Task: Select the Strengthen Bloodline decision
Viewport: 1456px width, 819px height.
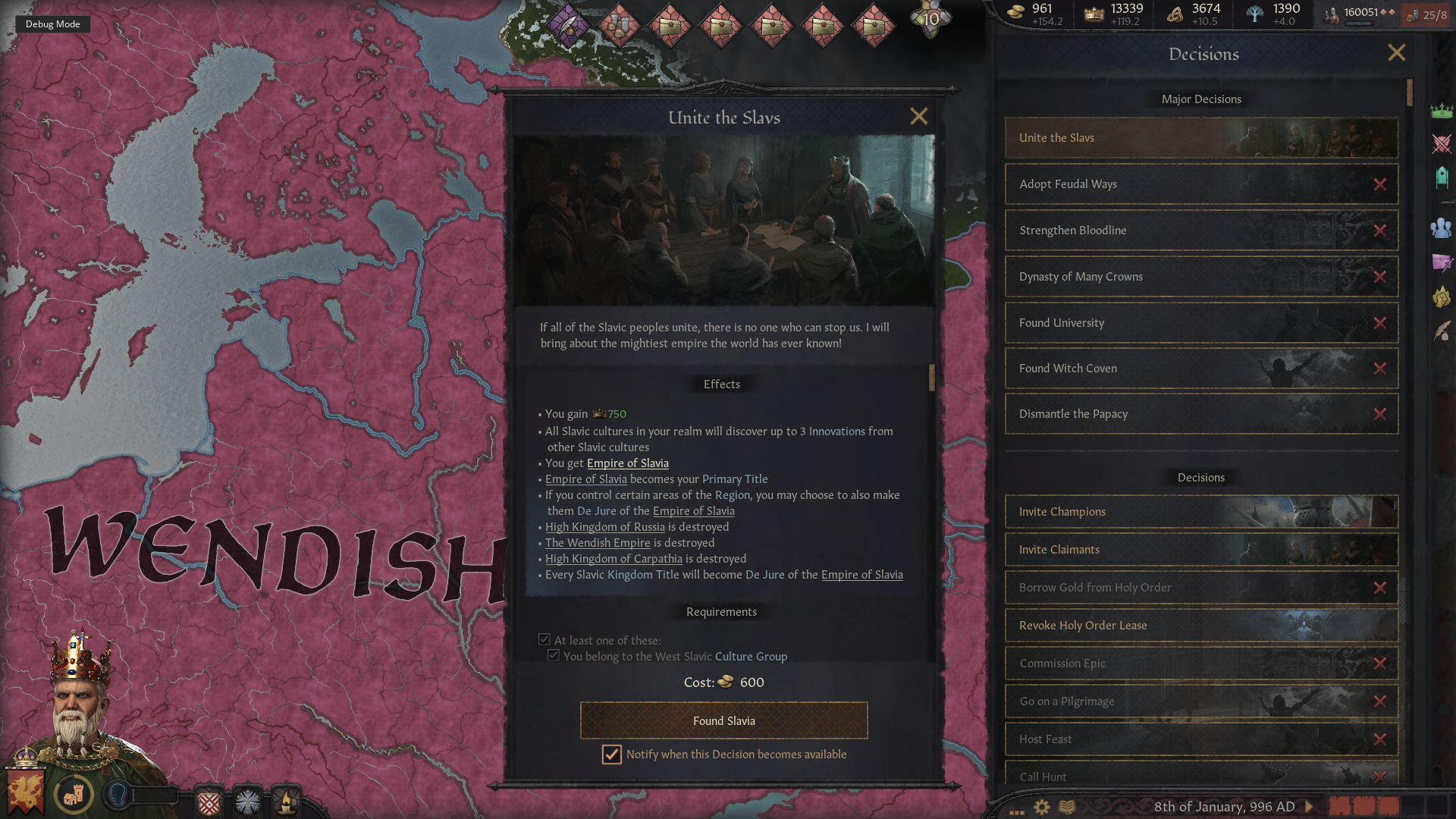Action: coord(1200,230)
